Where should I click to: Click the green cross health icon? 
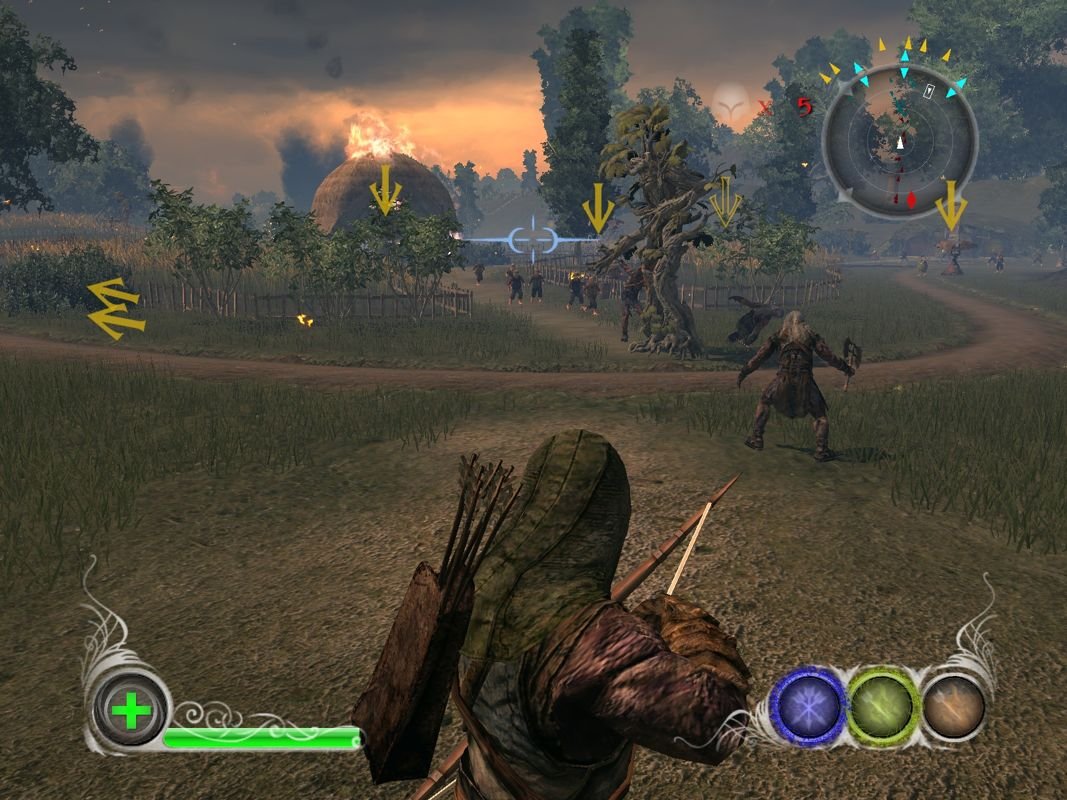point(131,712)
